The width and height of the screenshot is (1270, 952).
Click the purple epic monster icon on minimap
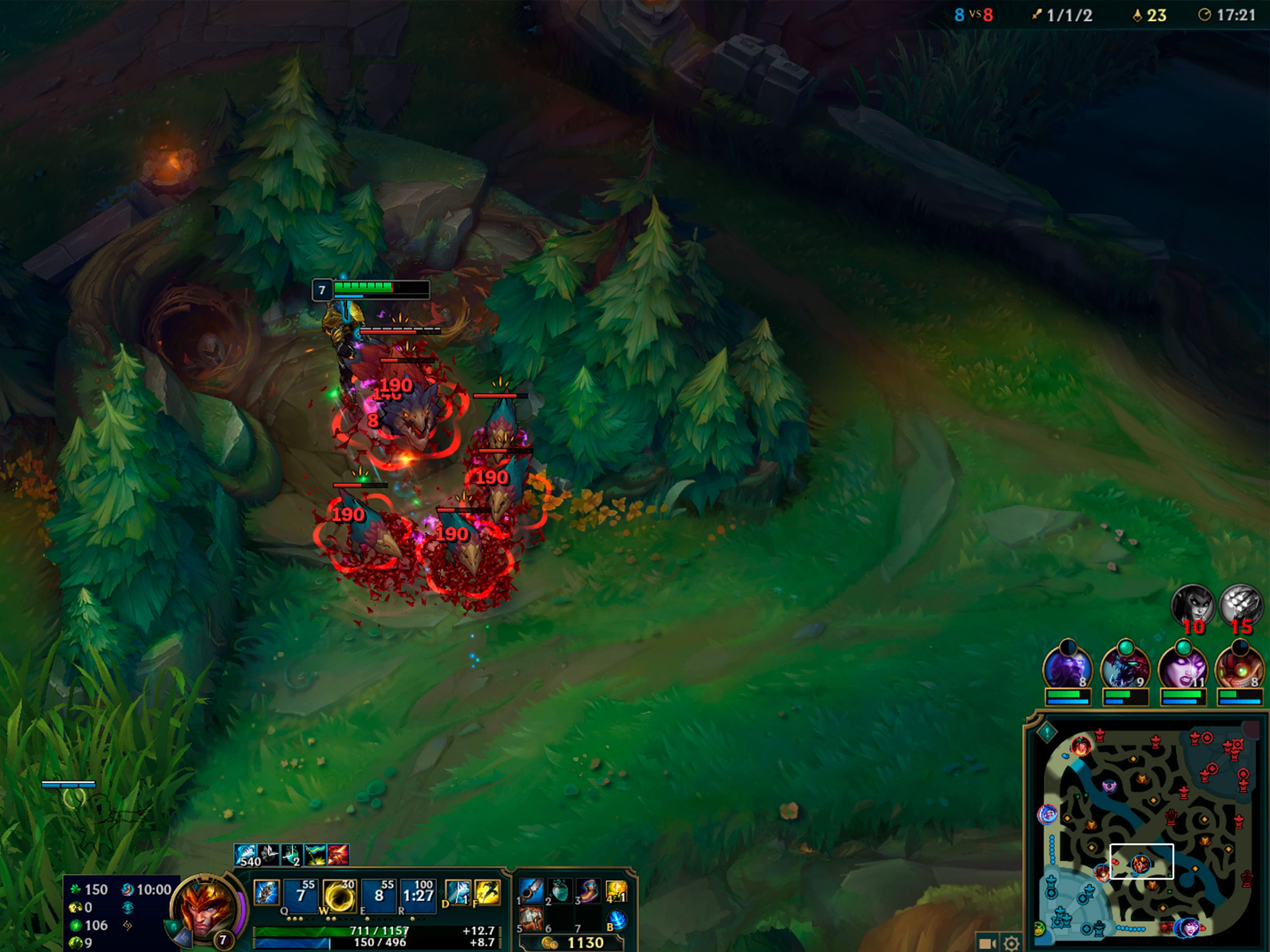click(x=1110, y=785)
